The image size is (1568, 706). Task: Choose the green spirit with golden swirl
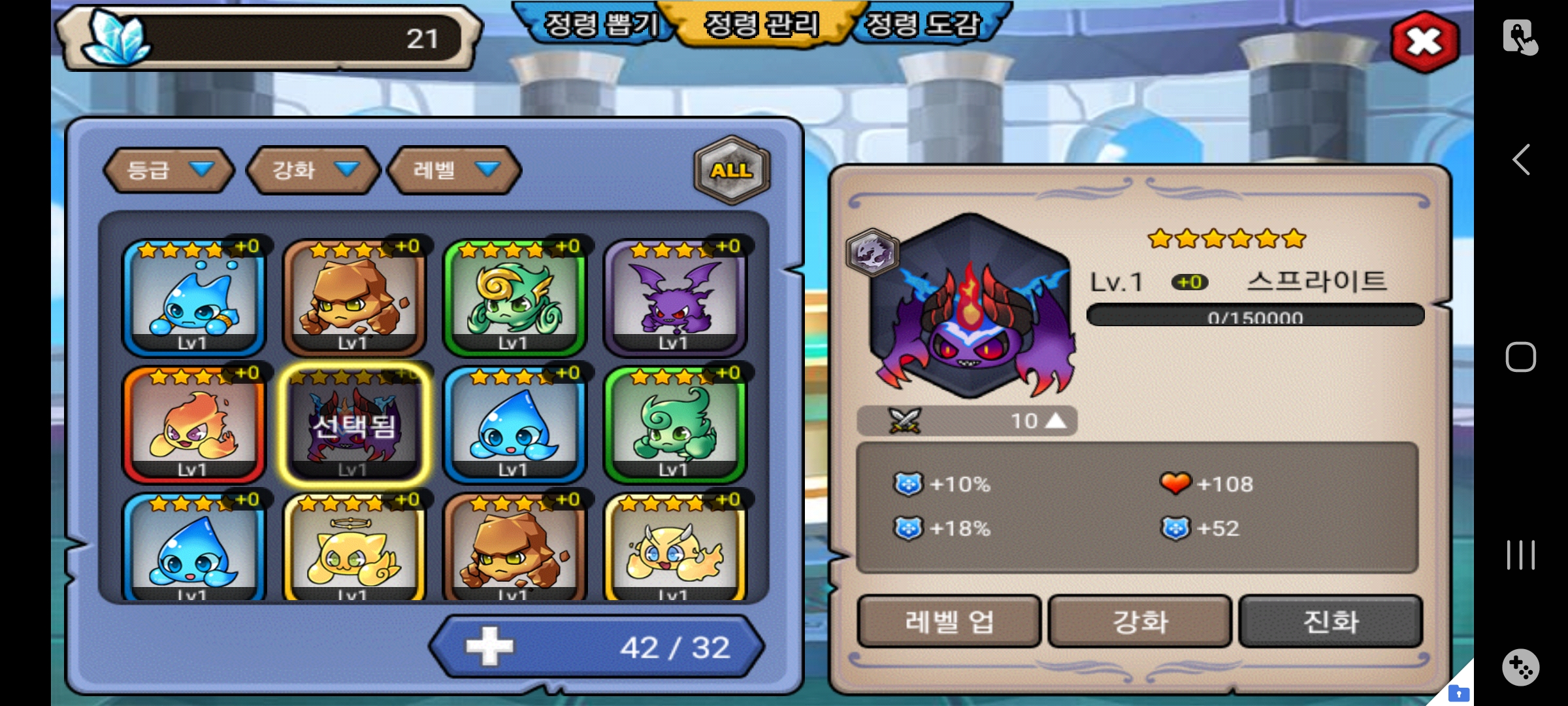click(x=514, y=297)
